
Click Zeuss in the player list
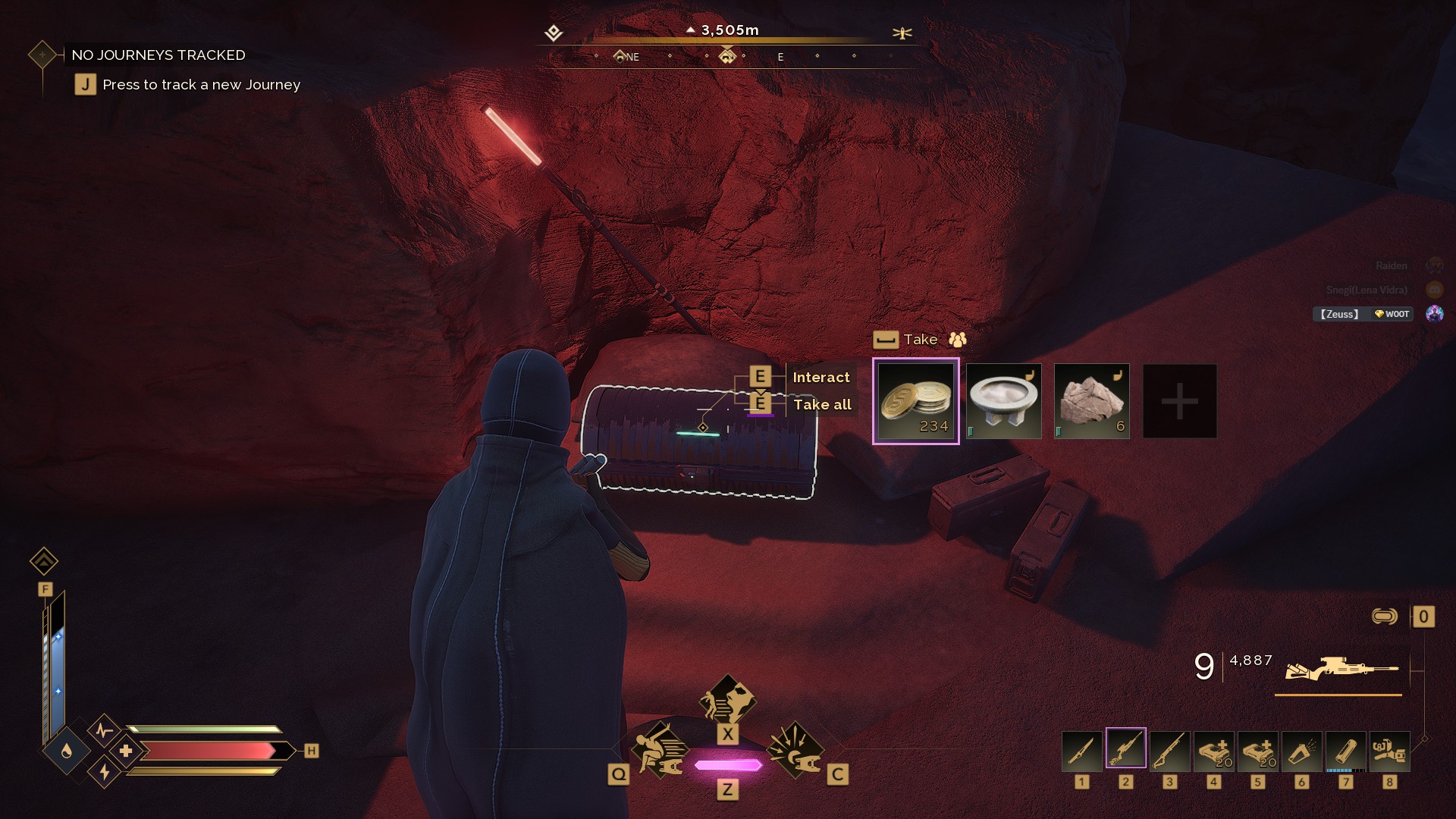click(x=1340, y=314)
